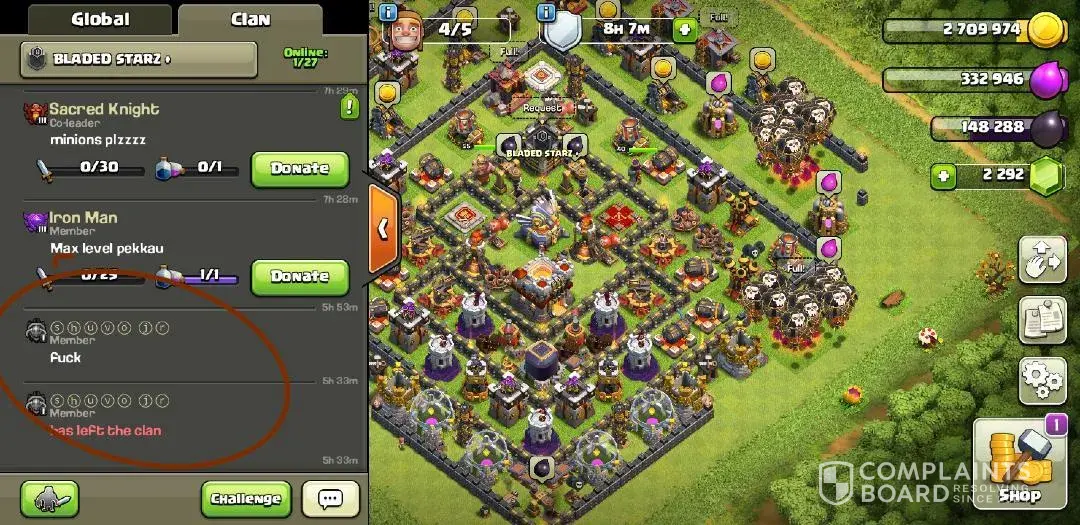The width and height of the screenshot is (1080, 525).
Task: Donate troops to Iron Man
Action: 299,277
